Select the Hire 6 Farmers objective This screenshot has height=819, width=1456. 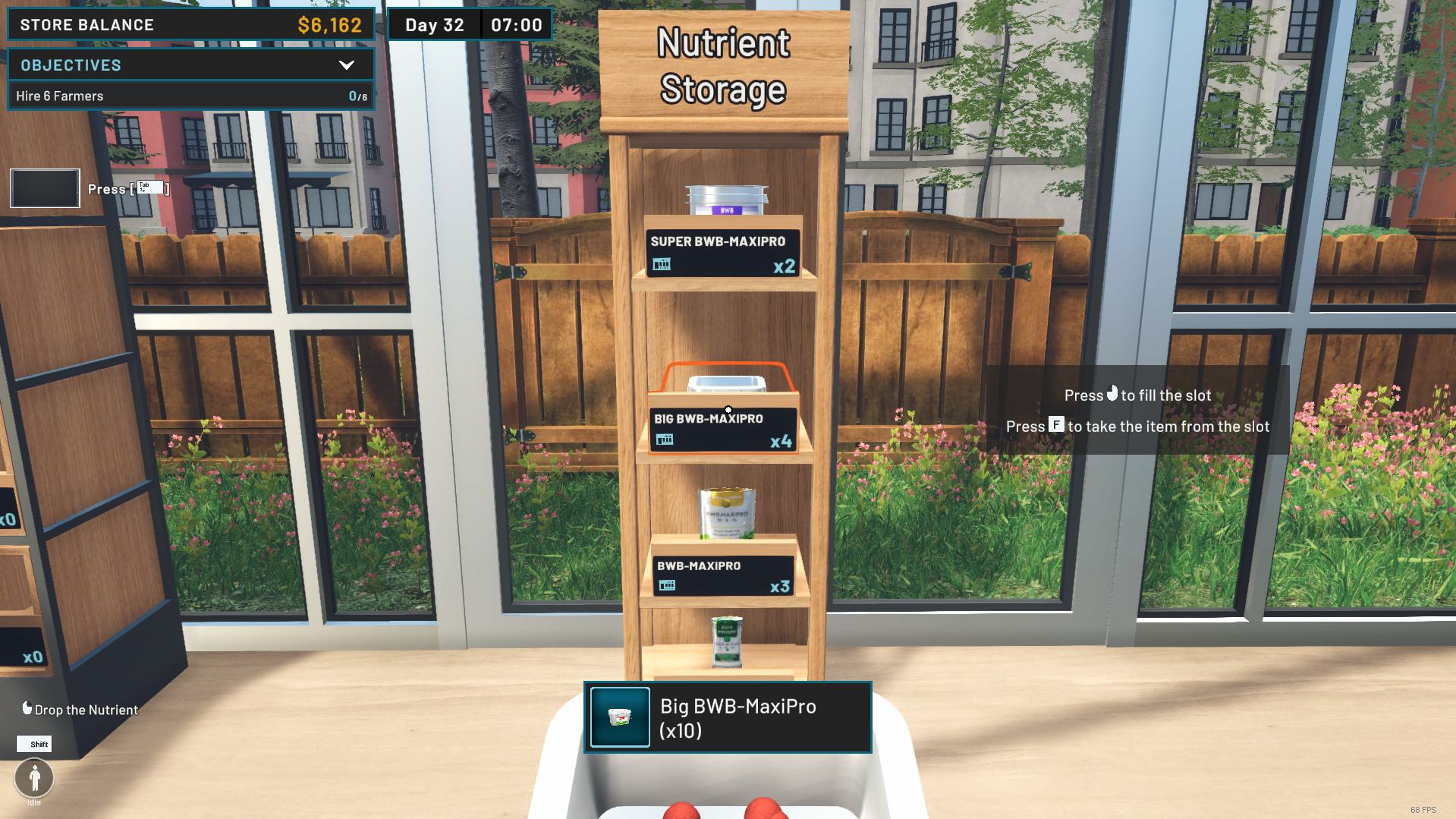point(190,96)
